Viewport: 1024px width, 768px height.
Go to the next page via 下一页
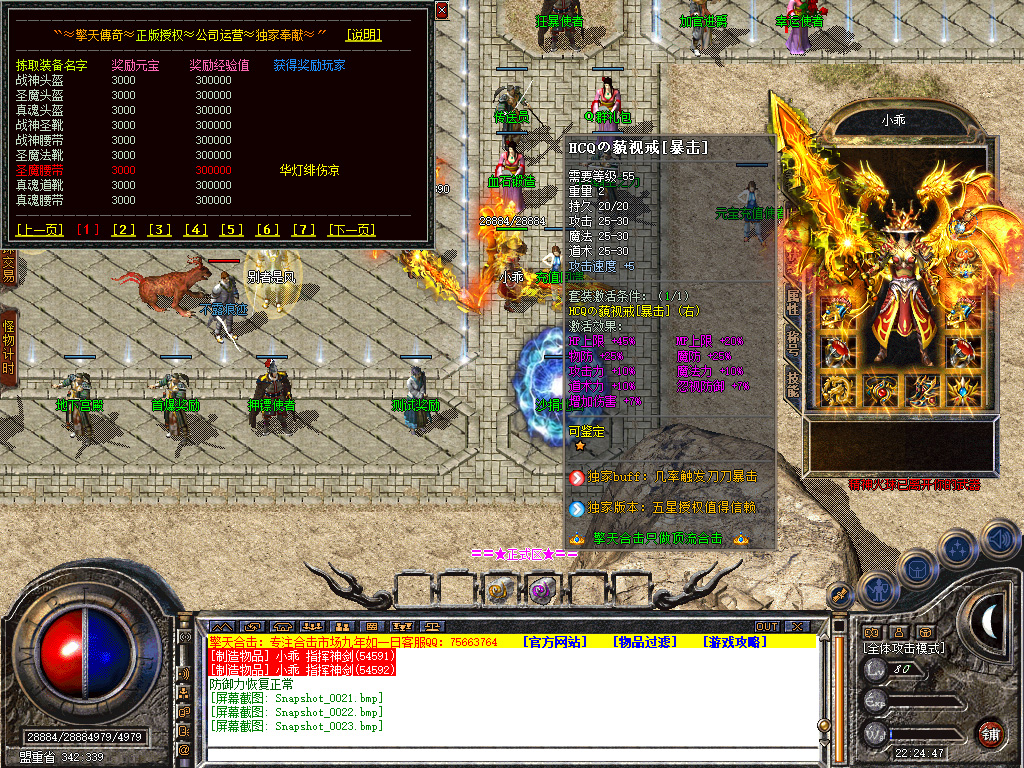351,230
